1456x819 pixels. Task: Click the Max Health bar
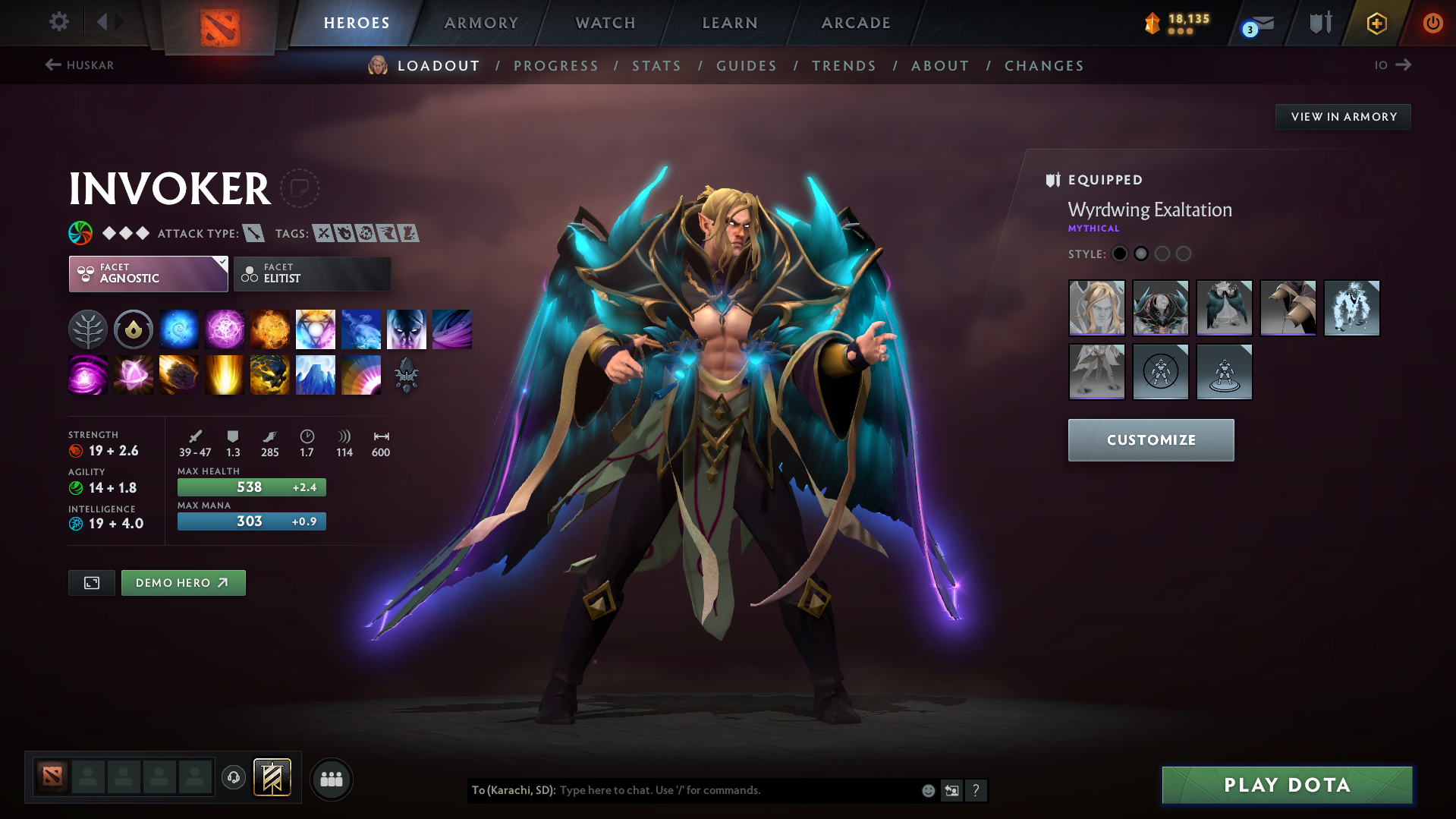251,487
